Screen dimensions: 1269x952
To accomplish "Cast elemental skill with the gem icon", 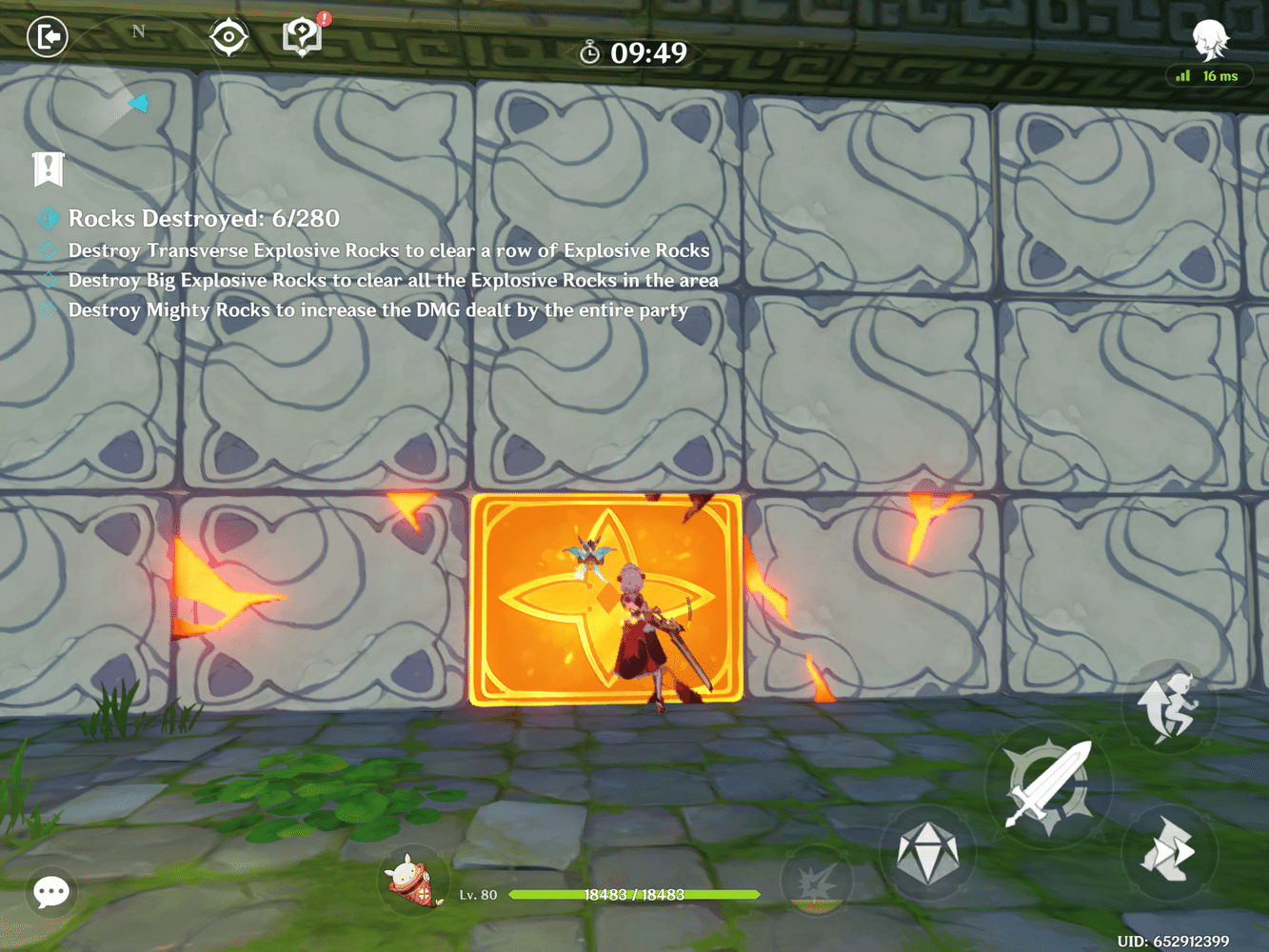I will pyautogui.click(x=930, y=852).
